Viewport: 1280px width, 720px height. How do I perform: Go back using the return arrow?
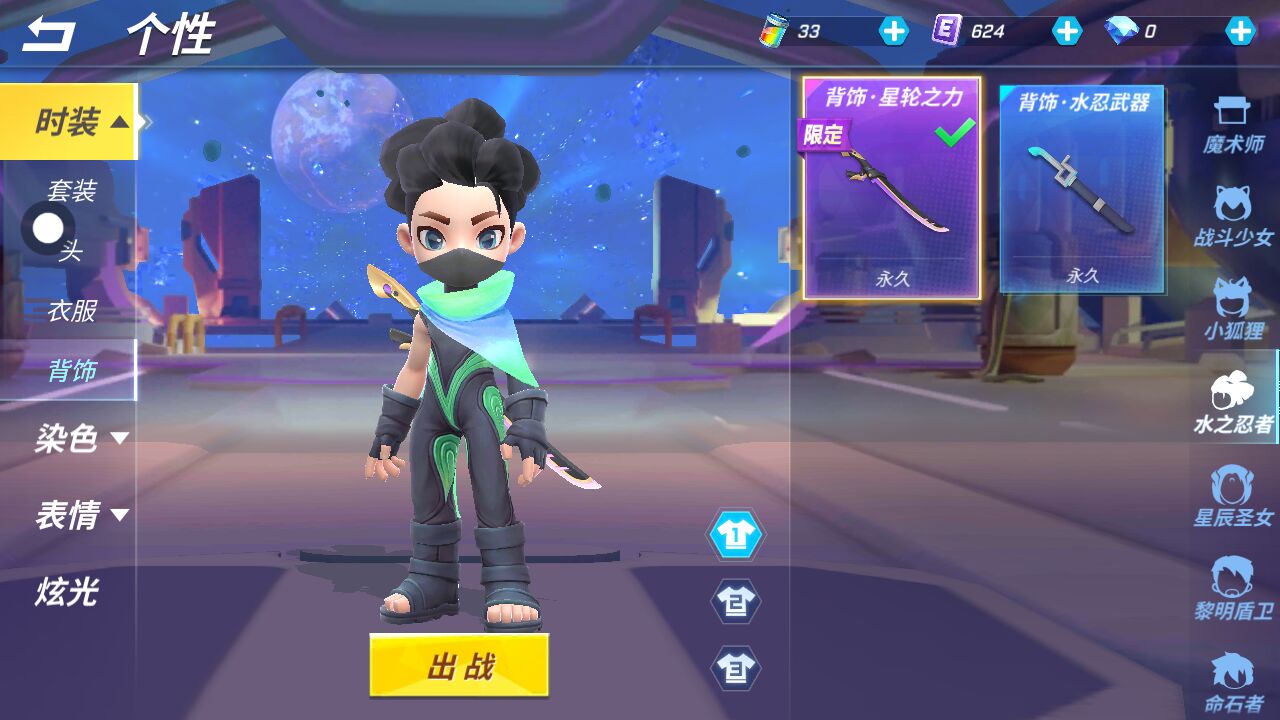49,35
